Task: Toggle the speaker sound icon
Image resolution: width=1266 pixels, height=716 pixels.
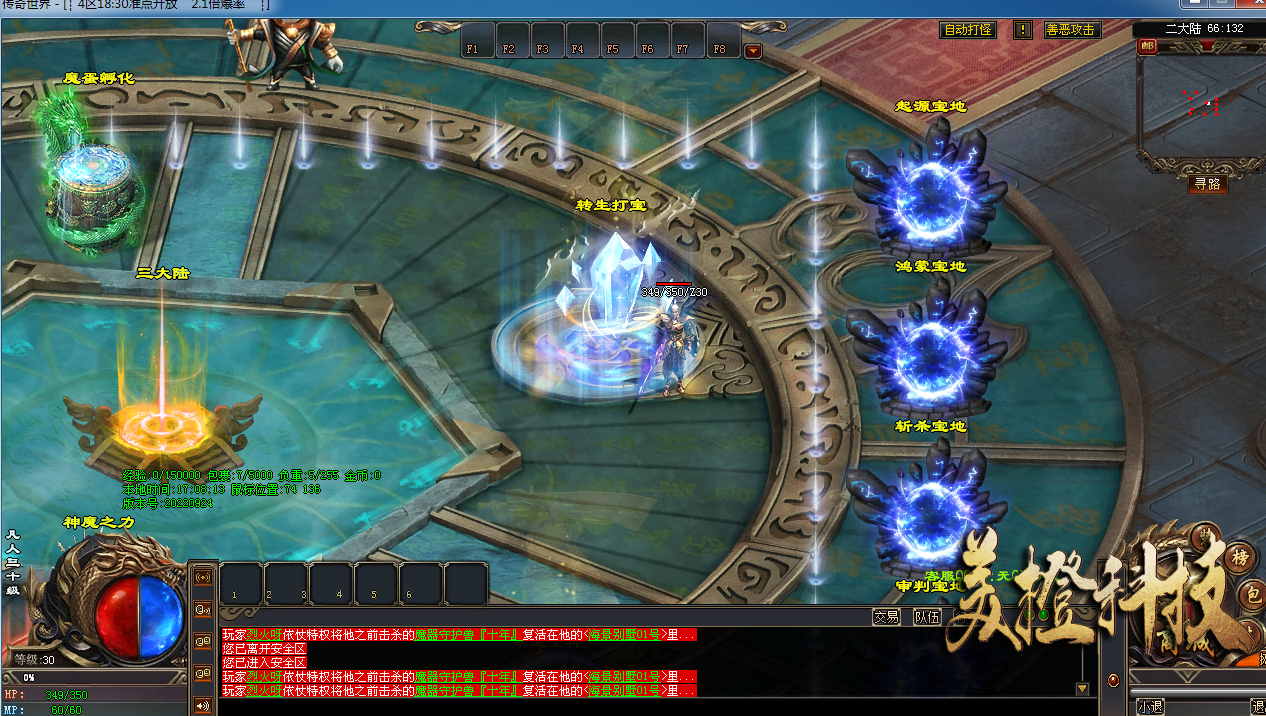Action: [x=203, y=706]
